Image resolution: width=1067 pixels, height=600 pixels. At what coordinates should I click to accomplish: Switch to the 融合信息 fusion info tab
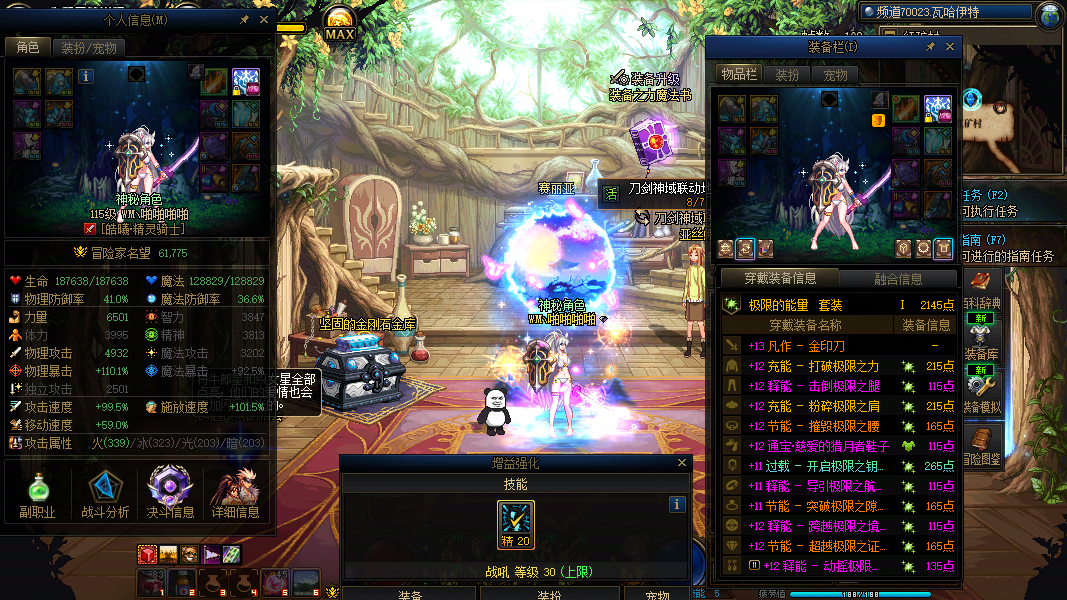[x=898, y=279]
